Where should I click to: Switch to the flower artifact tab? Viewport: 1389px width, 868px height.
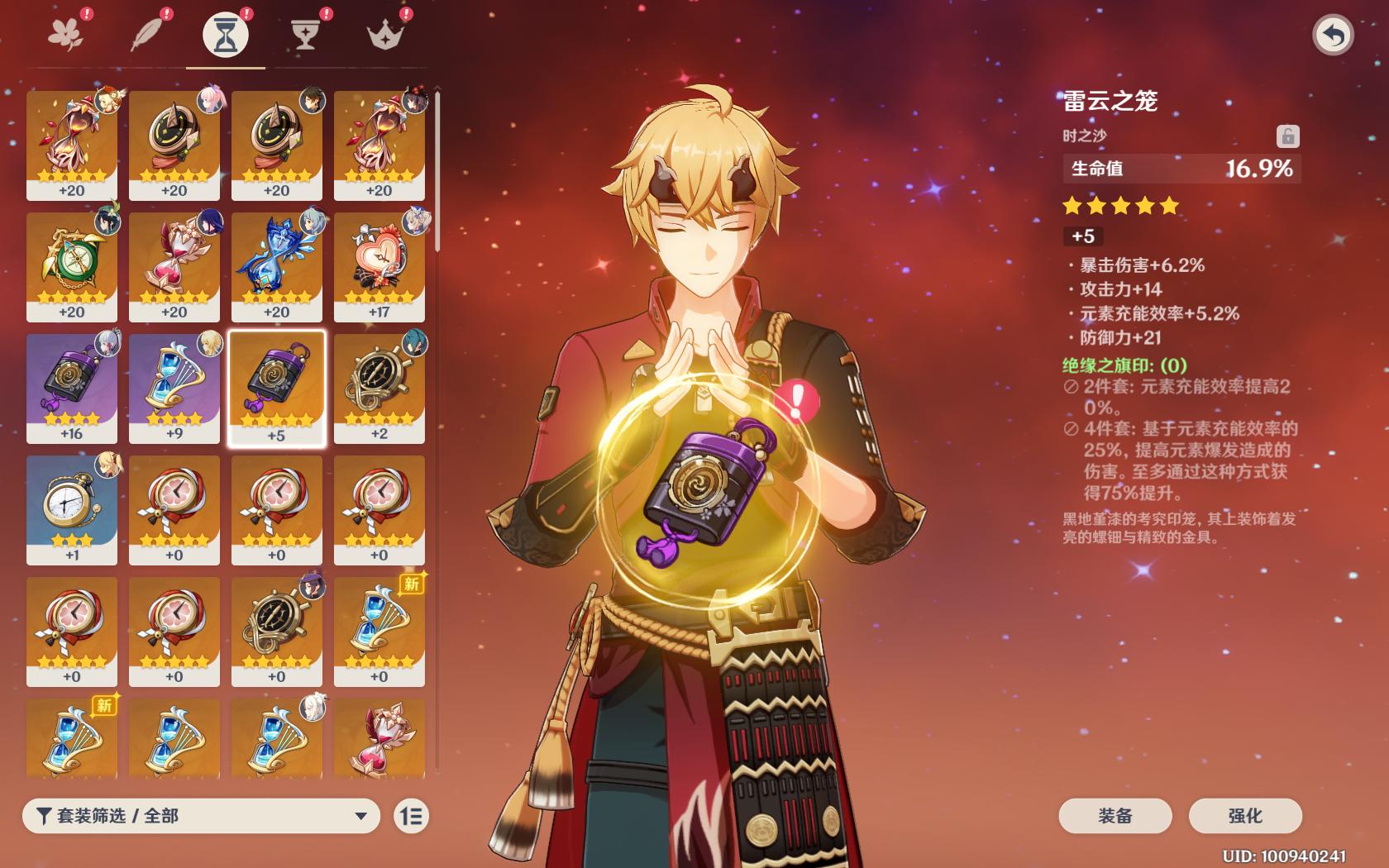click(66, 35)
